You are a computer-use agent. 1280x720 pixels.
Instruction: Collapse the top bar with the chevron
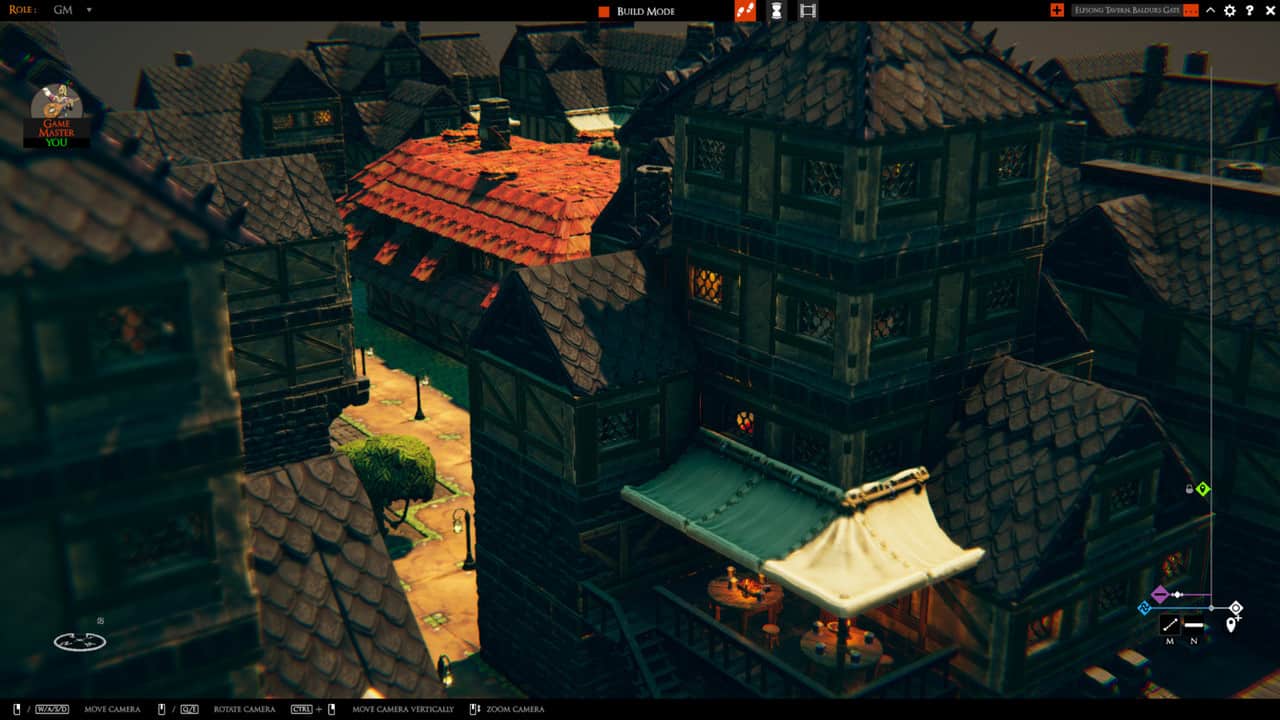point(1210,11)
